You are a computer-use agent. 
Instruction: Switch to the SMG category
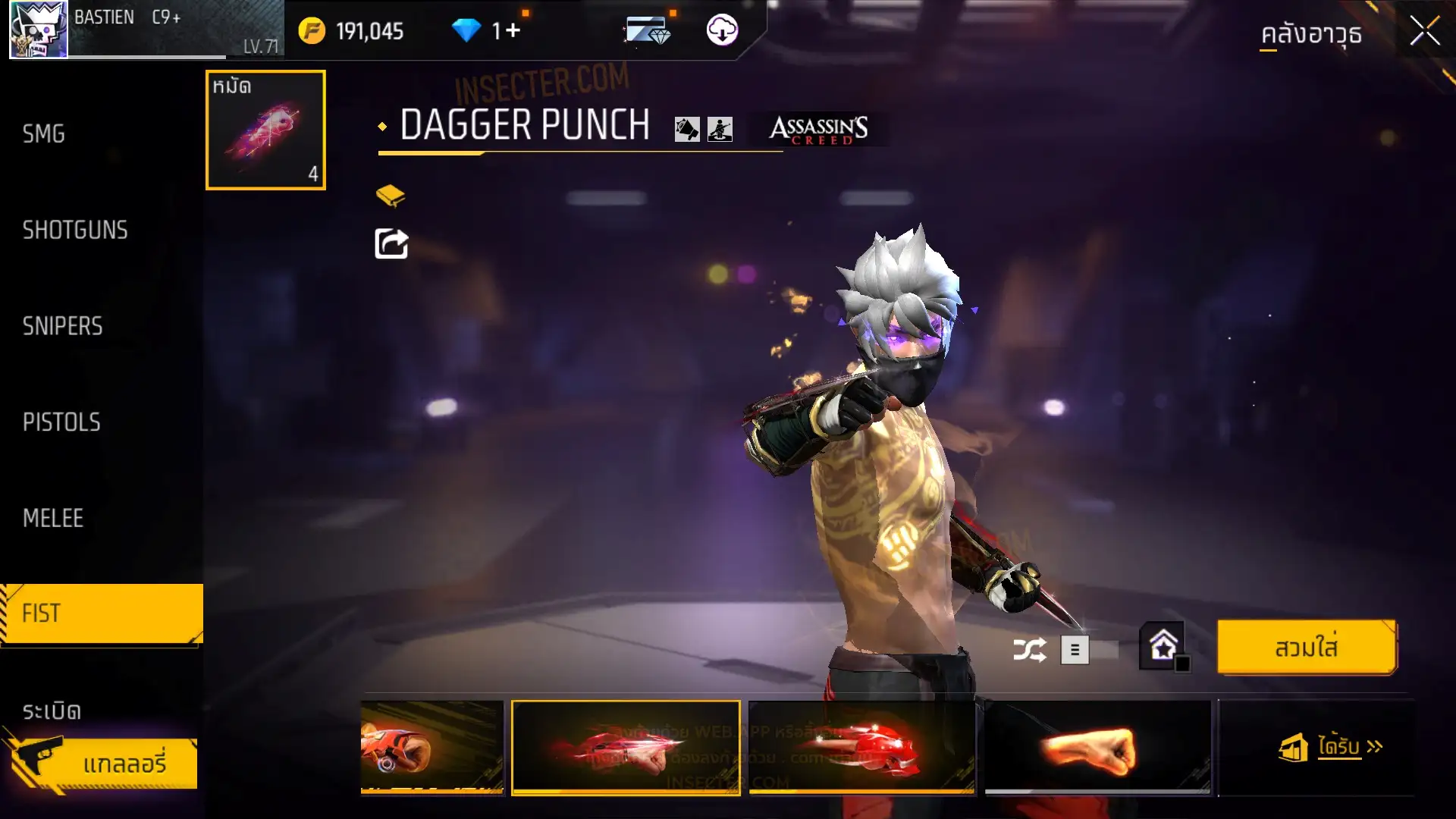[44, 134]
